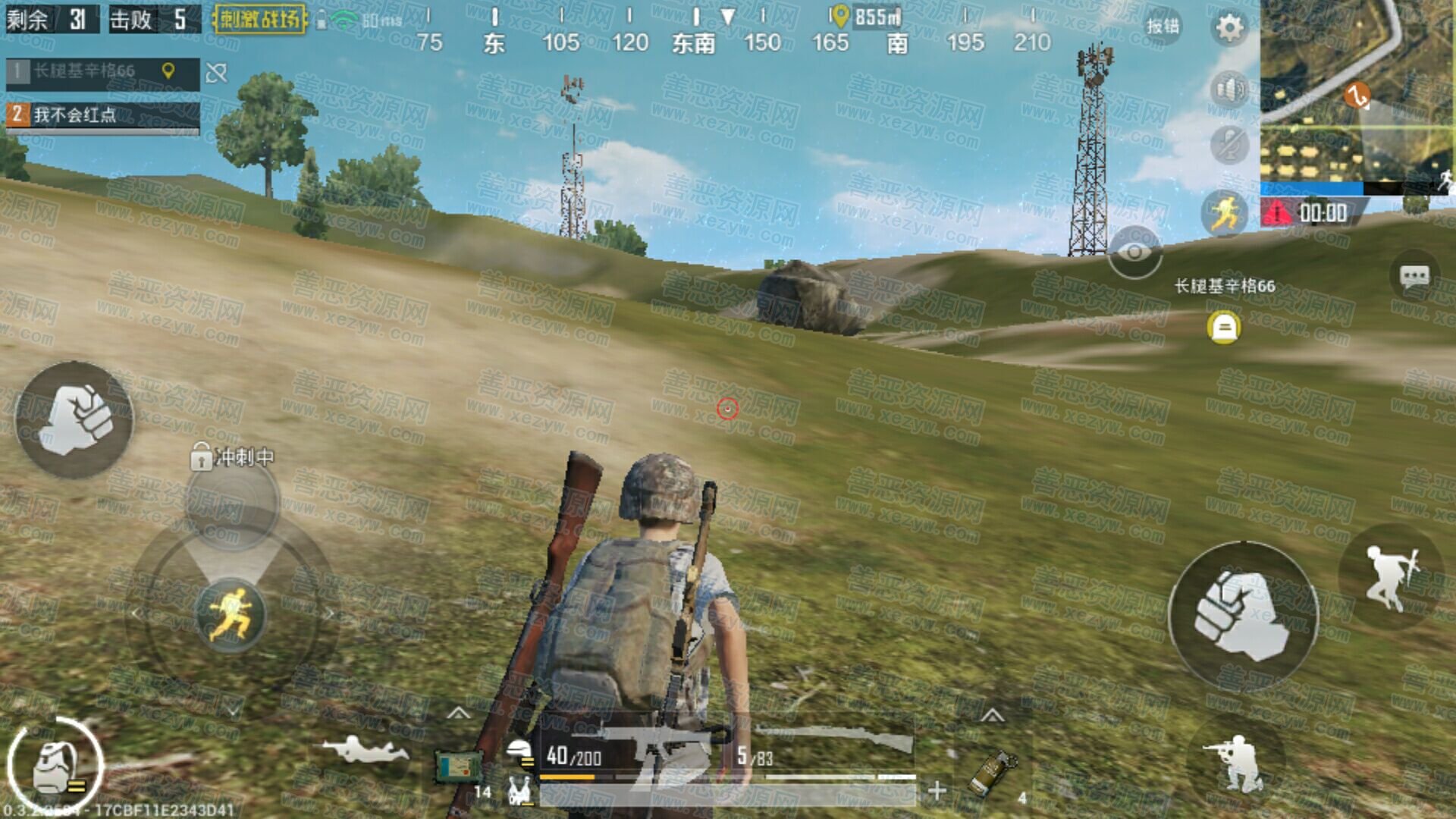1456x819 pixels.
Task: Toggle the speaker volume icon
Action: [x=1228, y=90]
